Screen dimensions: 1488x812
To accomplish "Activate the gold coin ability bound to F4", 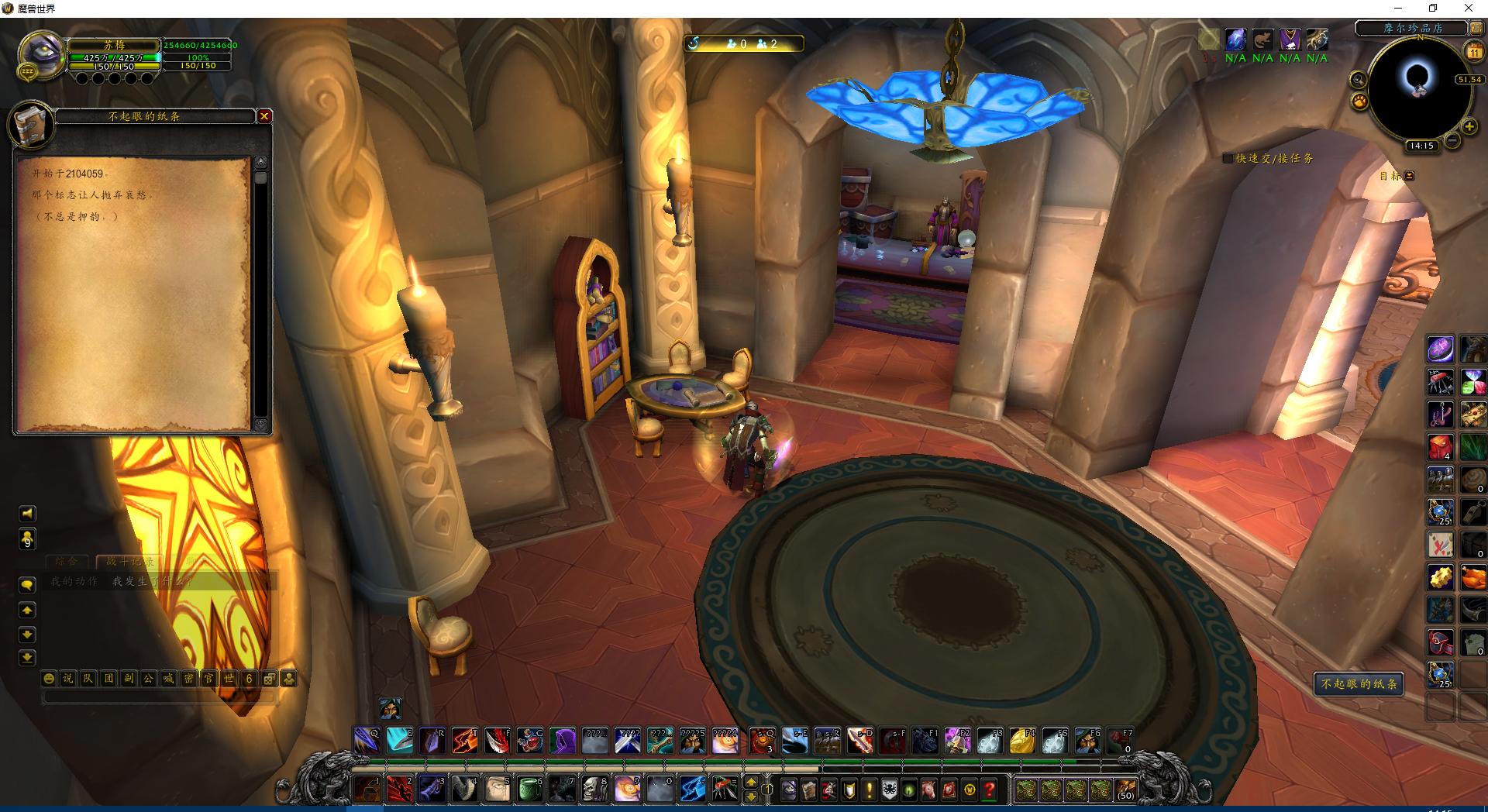I will click(x=1021, y=741).
